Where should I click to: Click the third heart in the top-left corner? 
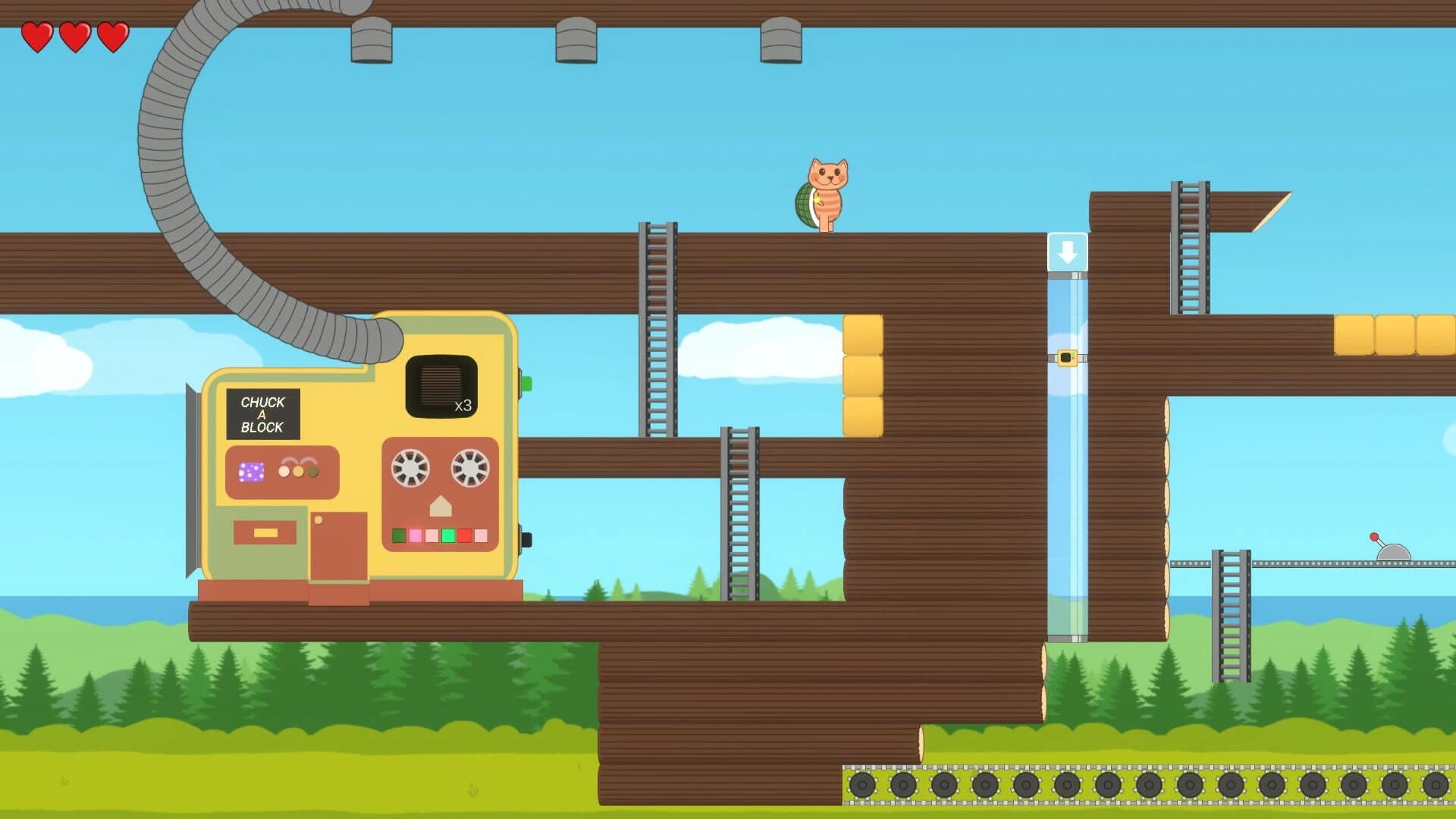112,35
